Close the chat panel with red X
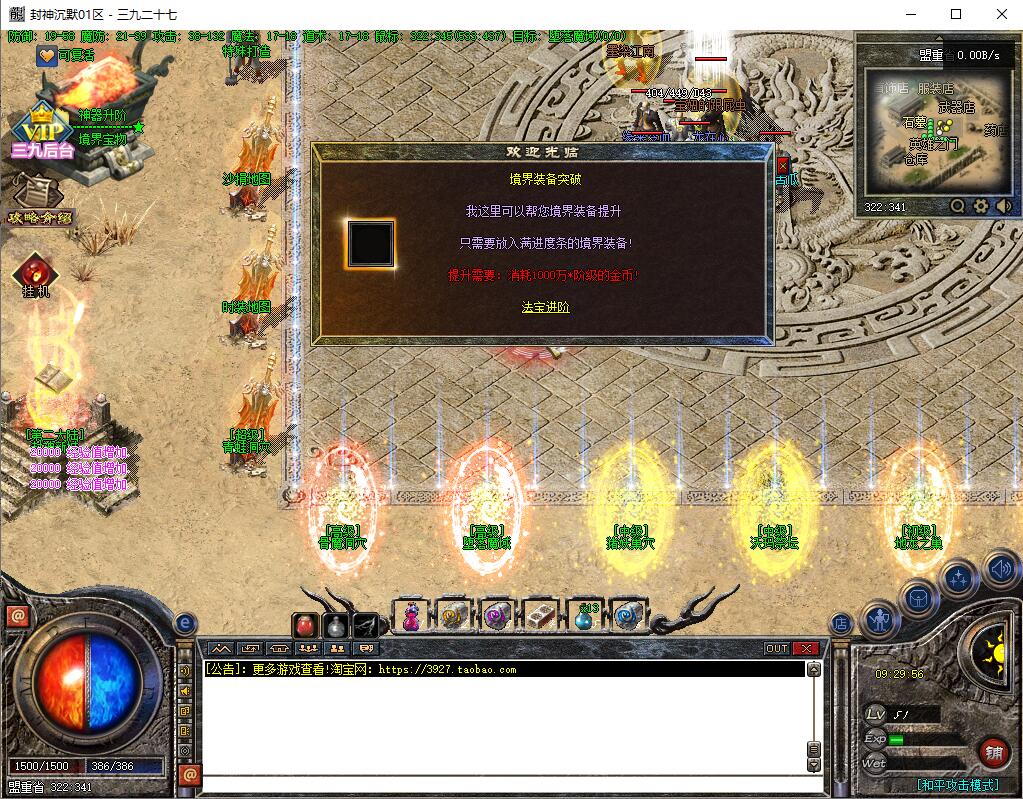 point(806,648)
